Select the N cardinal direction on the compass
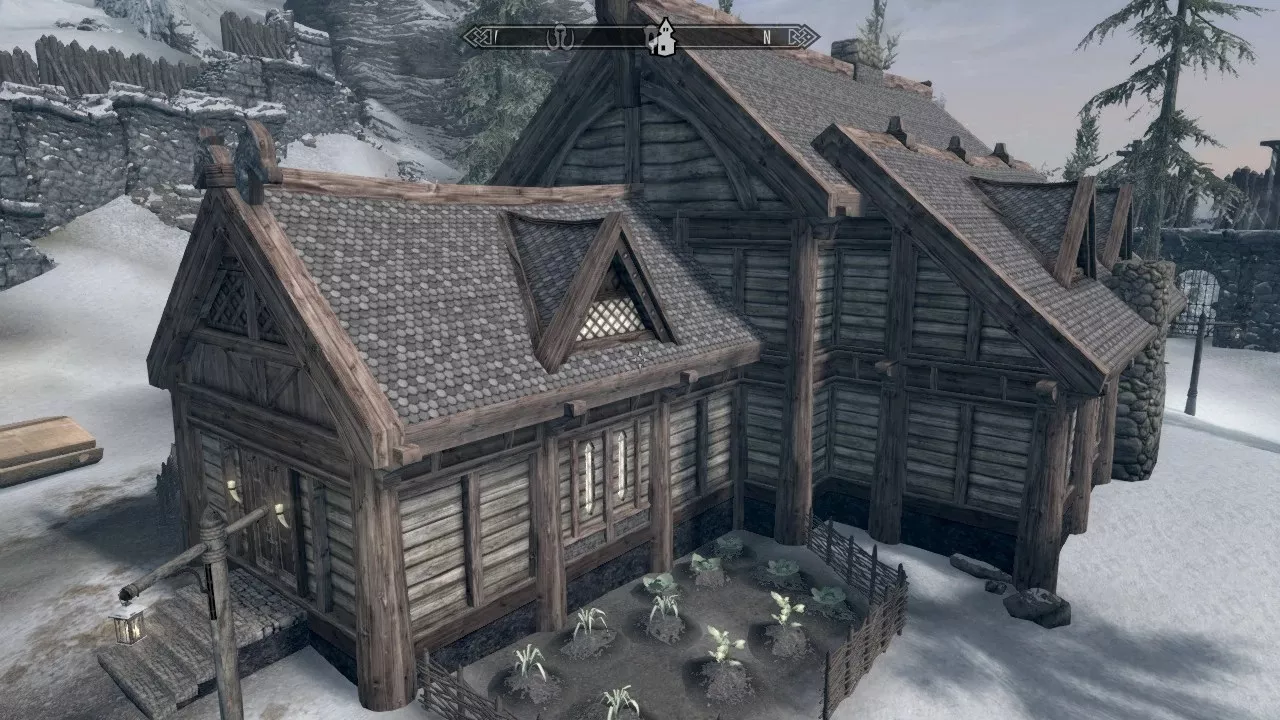 pos(768,38)
